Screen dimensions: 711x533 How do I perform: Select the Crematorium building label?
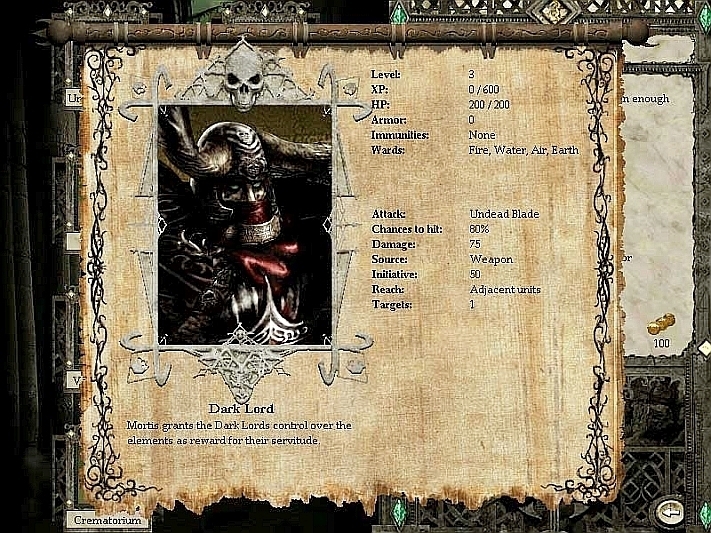109,520
